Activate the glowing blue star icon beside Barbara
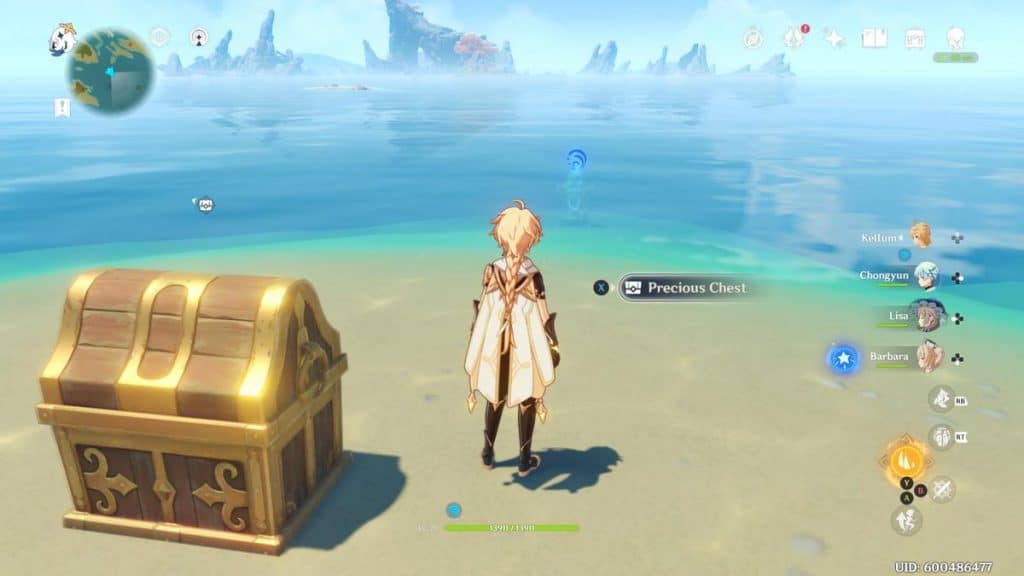 point(843,358)
